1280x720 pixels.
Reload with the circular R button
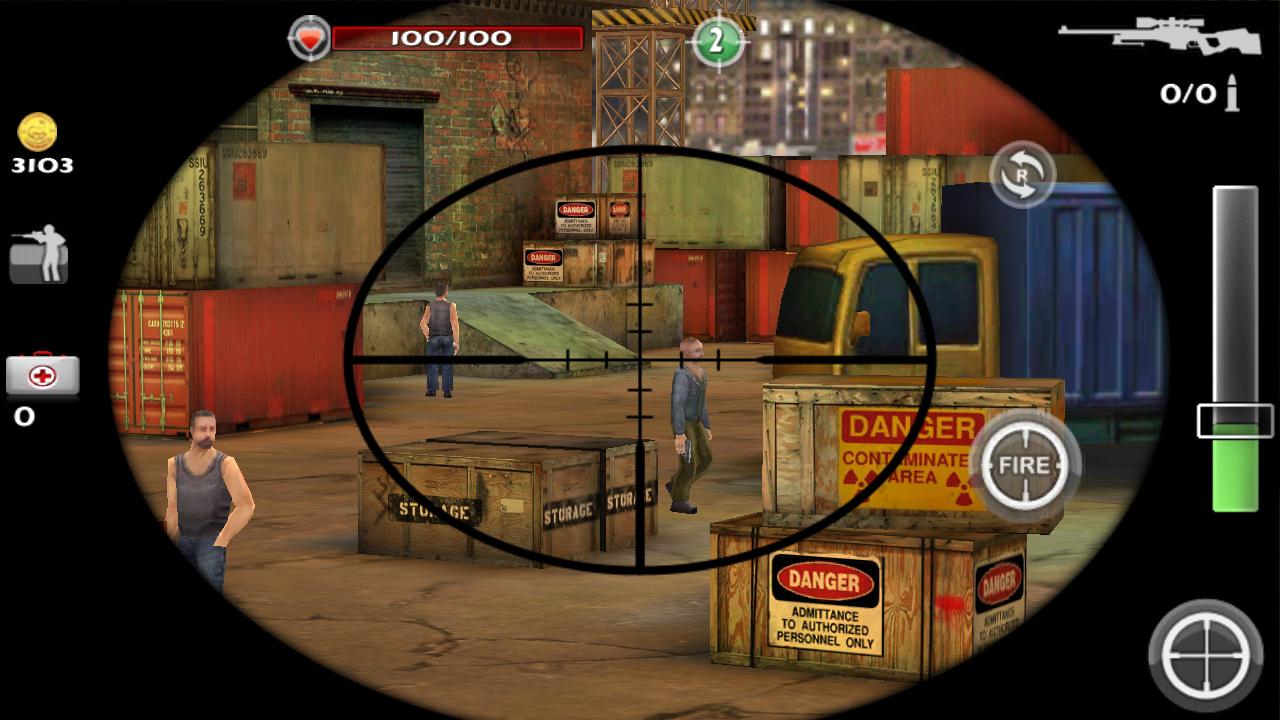(x=1022, y=175)
